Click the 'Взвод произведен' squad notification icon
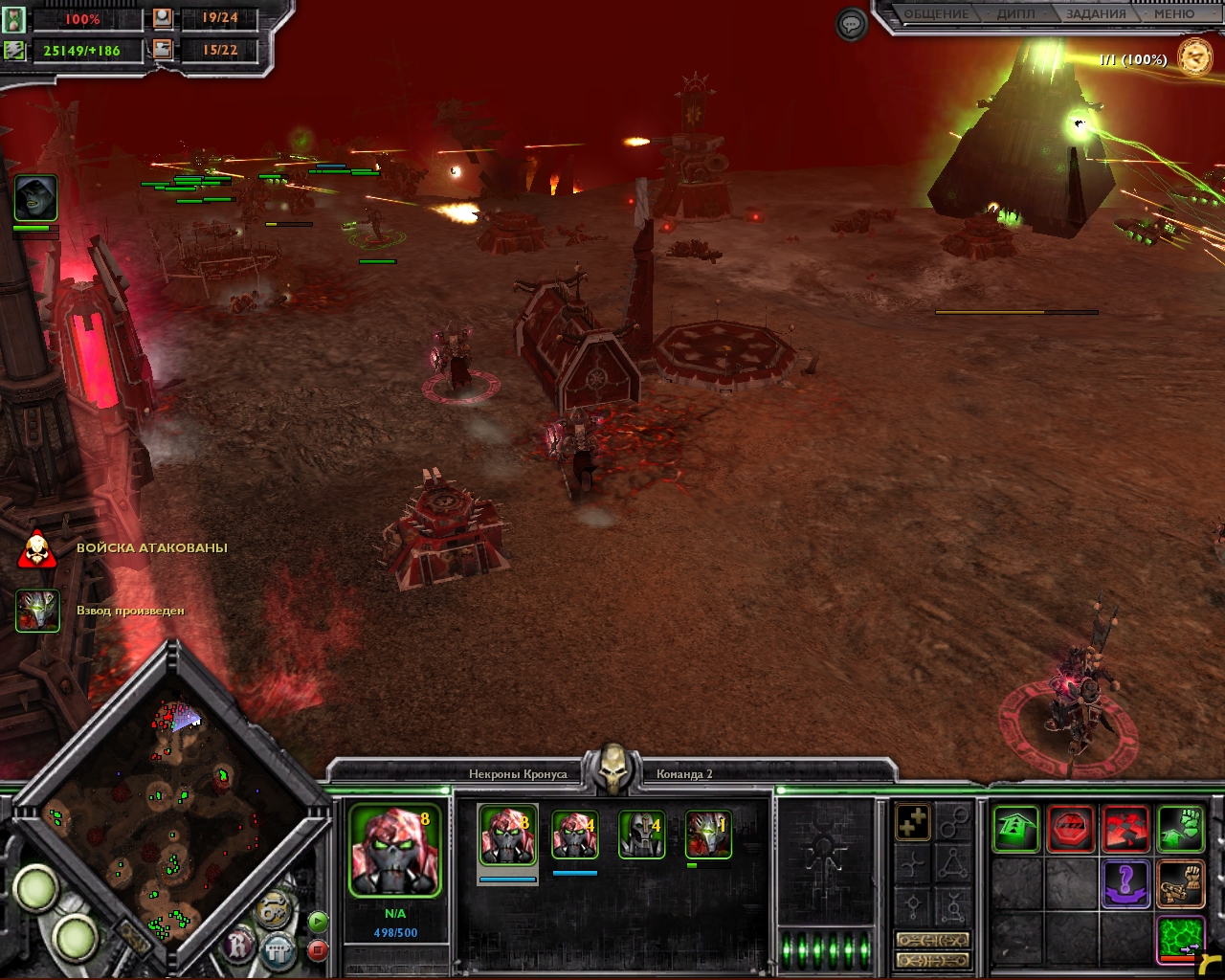The width and height of the screenshot is (1225, 980). pyautogui.click(x=37, y=611)
